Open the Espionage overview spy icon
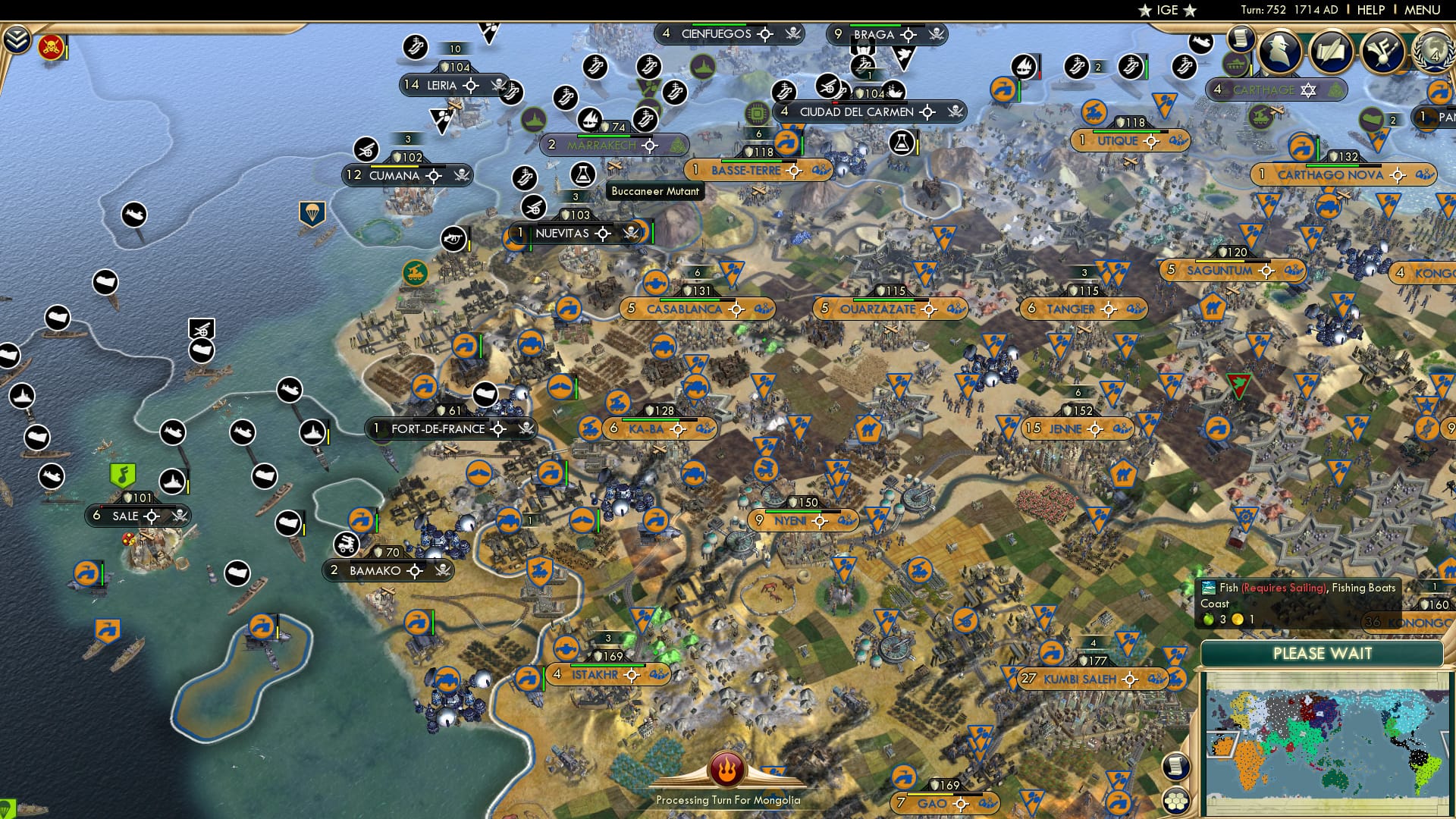The image size is (1456, 819). click(x=1279, y=52)
